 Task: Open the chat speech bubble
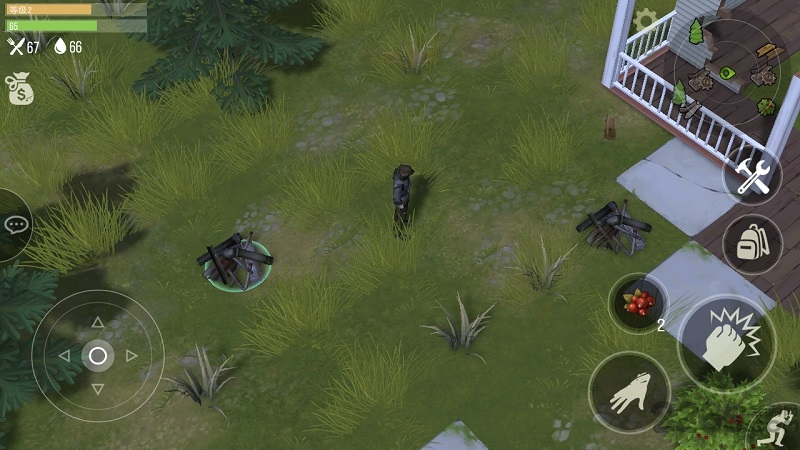click(x=15, y=224)
